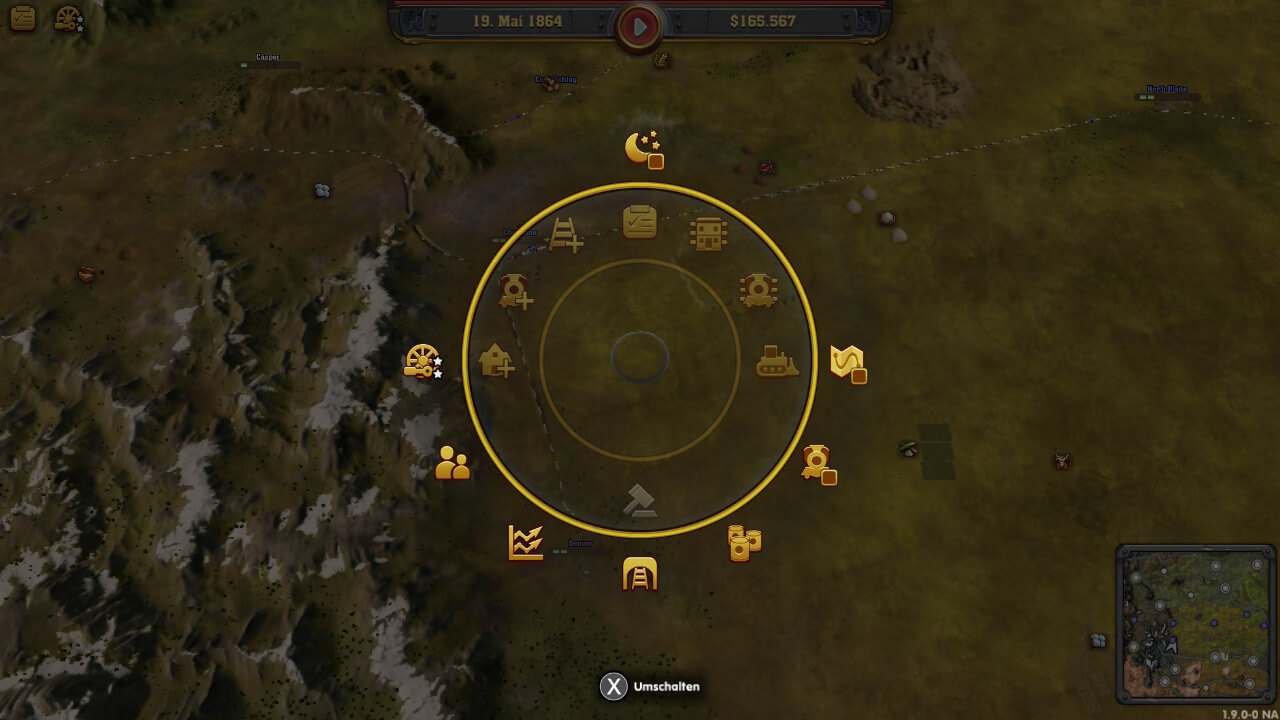Activate the bulldozer demolish tool
The image size is (1280, 720).
coord(777,361)
